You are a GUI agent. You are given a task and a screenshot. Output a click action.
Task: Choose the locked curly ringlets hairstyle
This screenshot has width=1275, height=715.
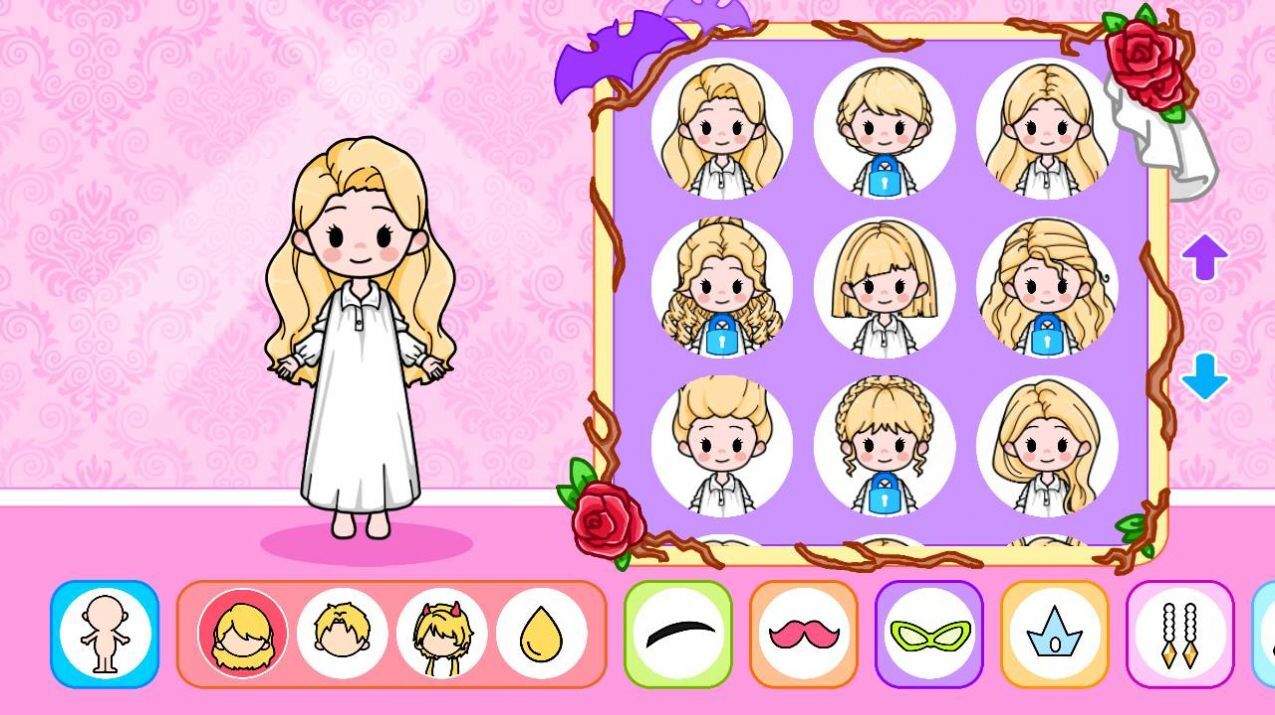[721, 288]
